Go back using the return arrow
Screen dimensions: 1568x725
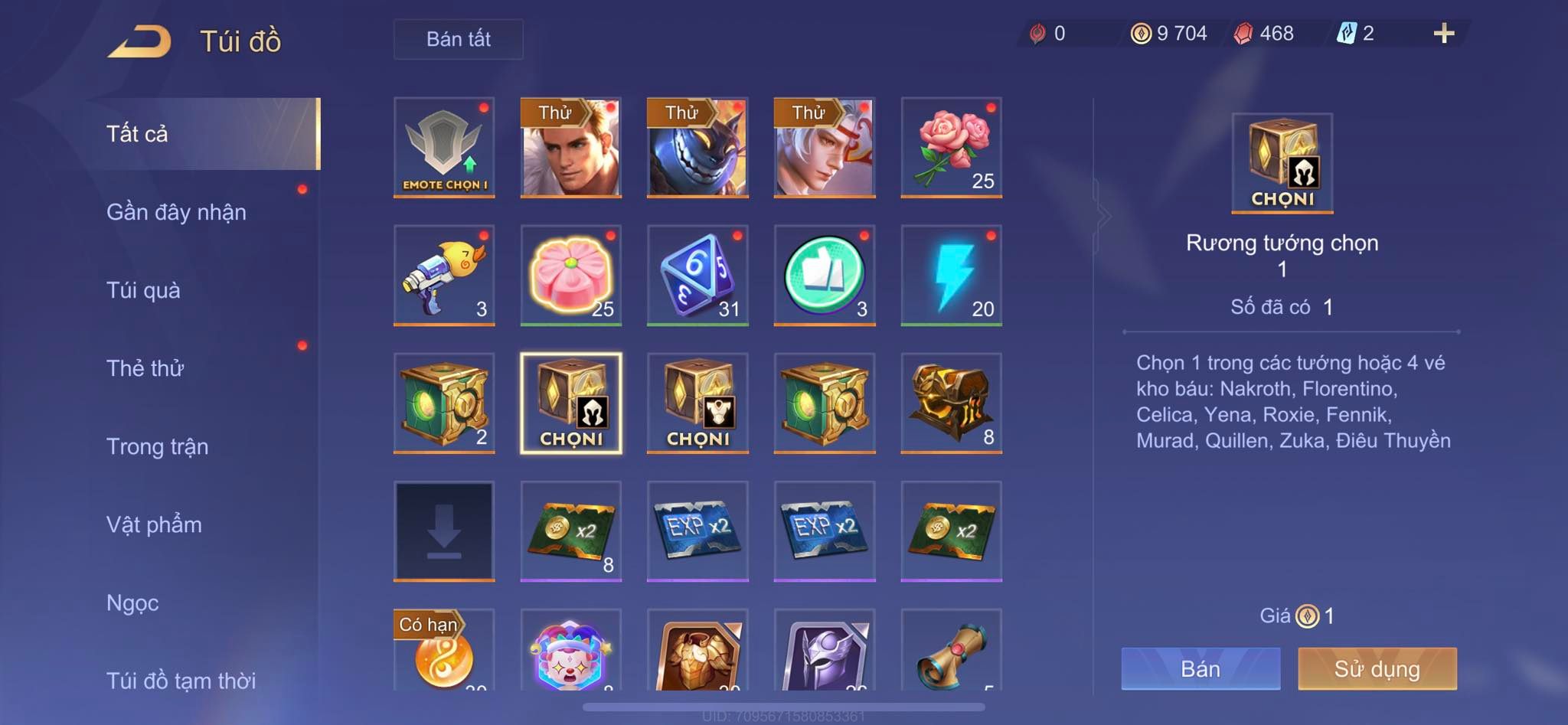[x=139, y=41]
